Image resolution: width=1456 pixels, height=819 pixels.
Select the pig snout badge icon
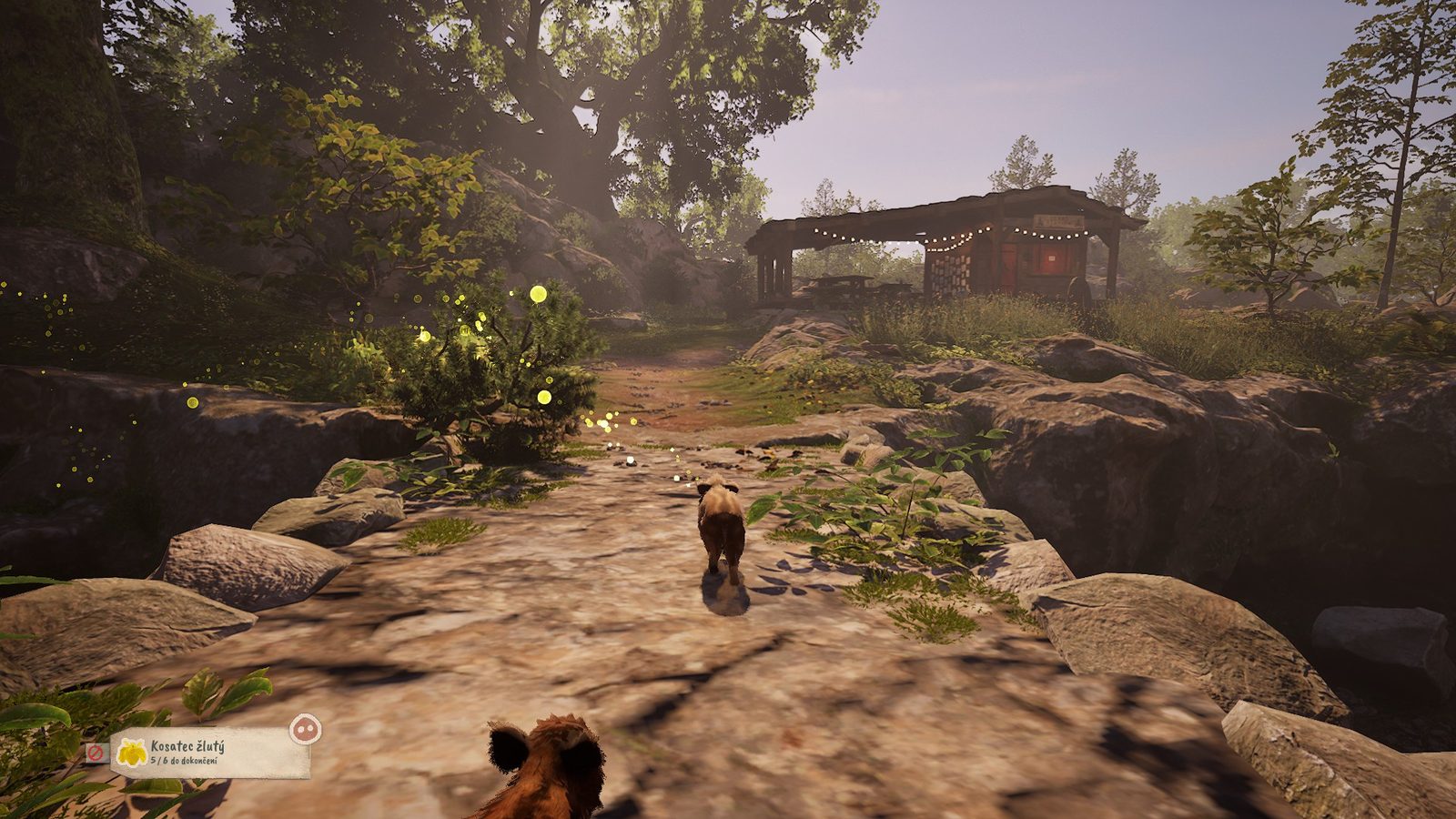(x=305, y=728)
